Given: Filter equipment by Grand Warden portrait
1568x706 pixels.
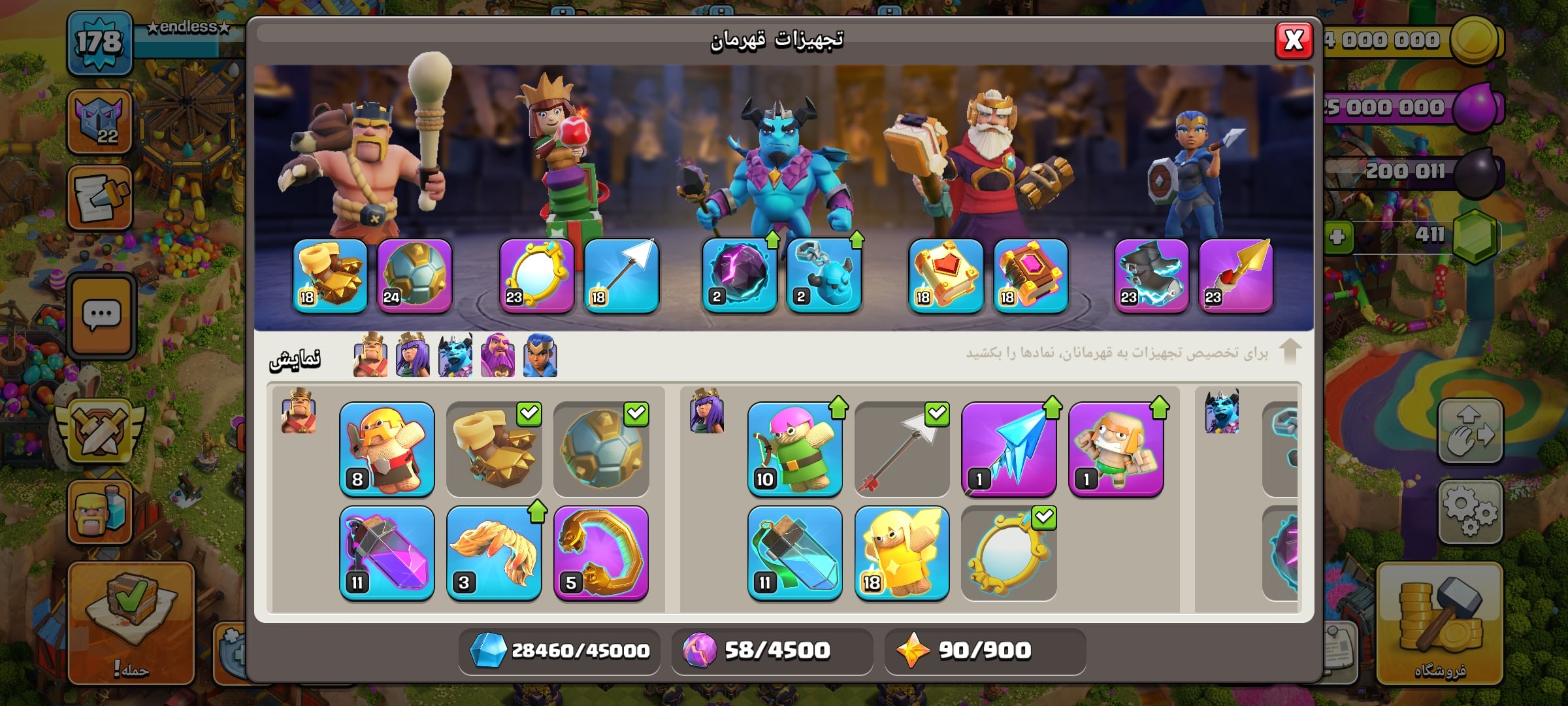Looking at the screenshot, I should pyautogui.click(x=497, y=356).
